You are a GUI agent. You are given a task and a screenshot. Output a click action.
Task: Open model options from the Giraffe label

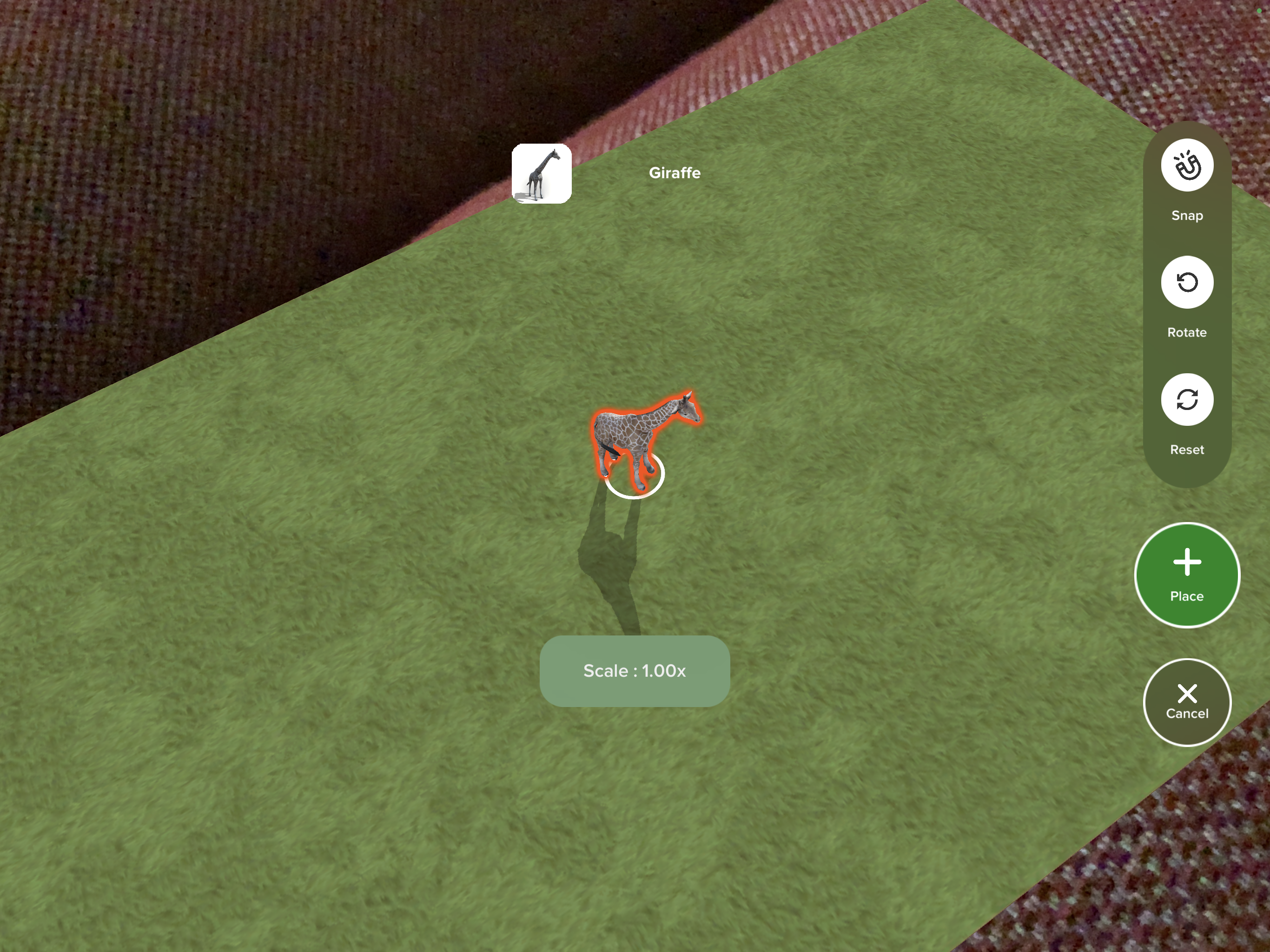point(674,173)
